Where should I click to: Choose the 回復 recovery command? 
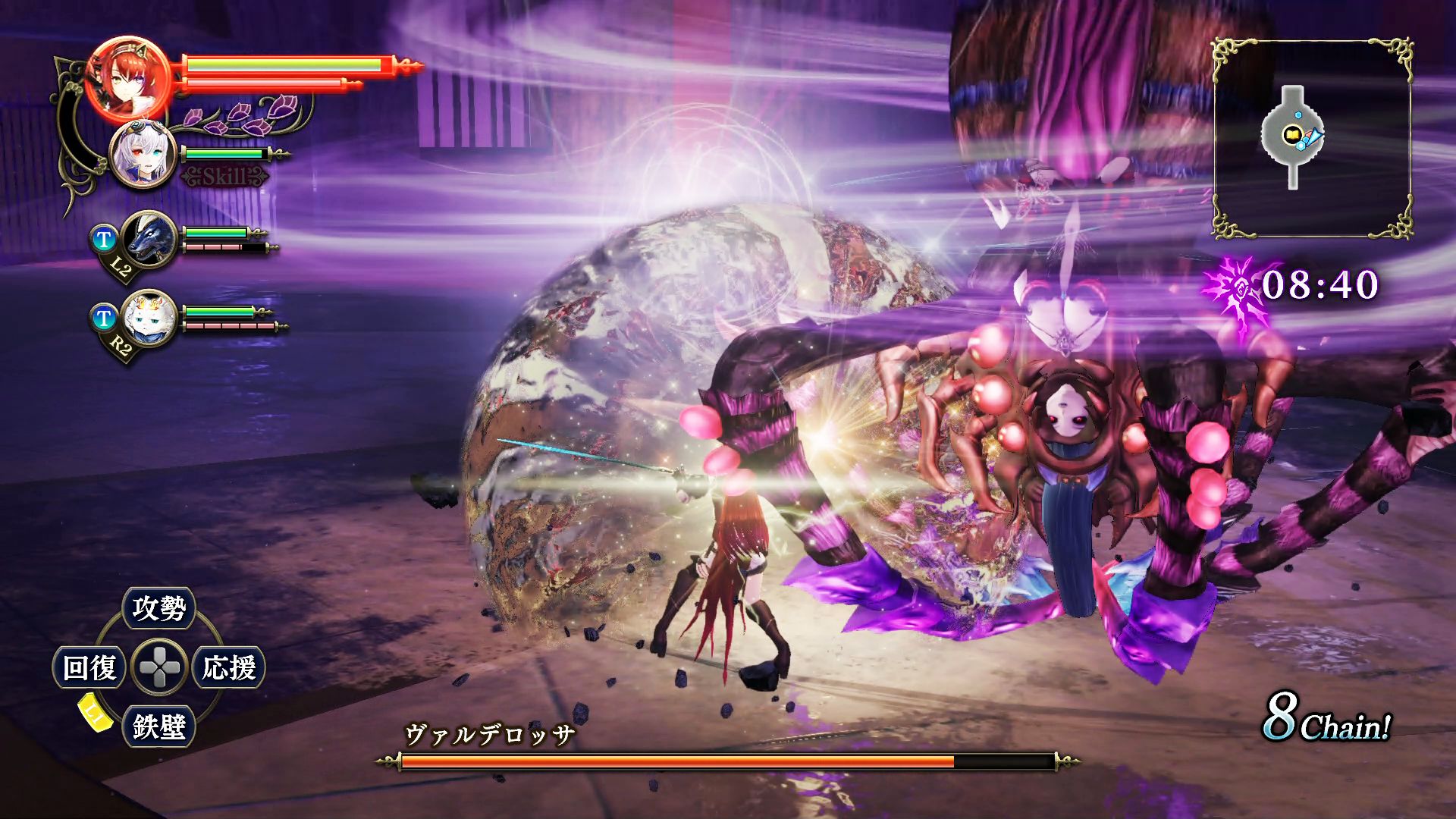click(x=89, y=668)
